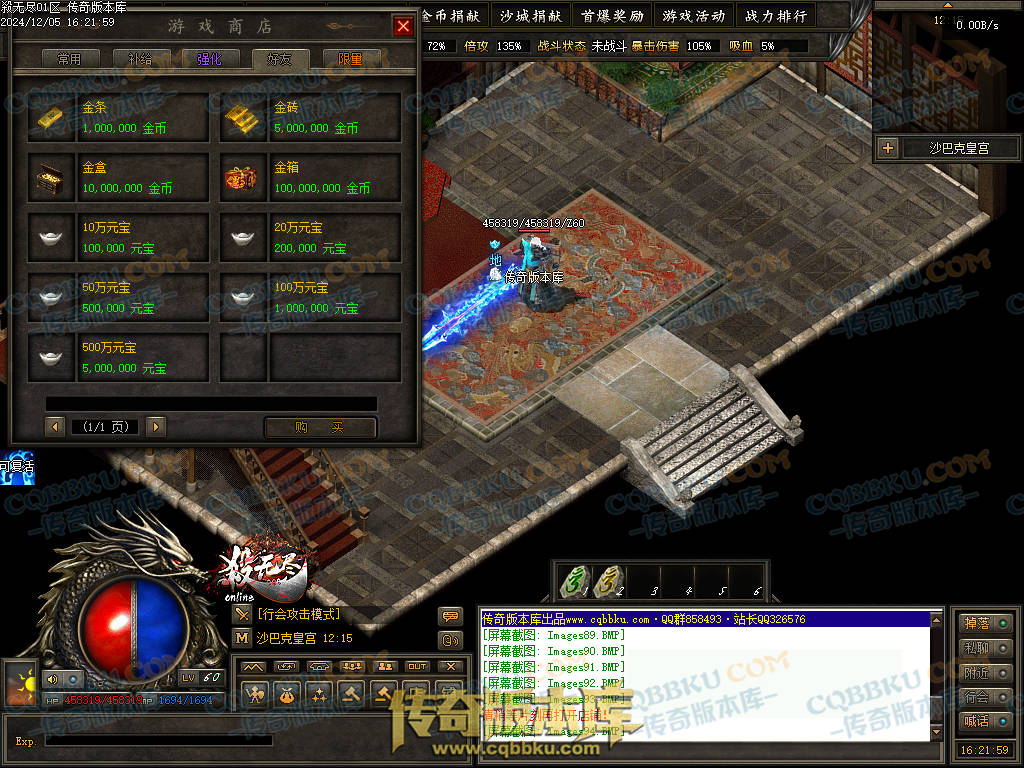Open the 补给 shop tab
Screen dimensions: 1024x768
(x=140, y=59)
